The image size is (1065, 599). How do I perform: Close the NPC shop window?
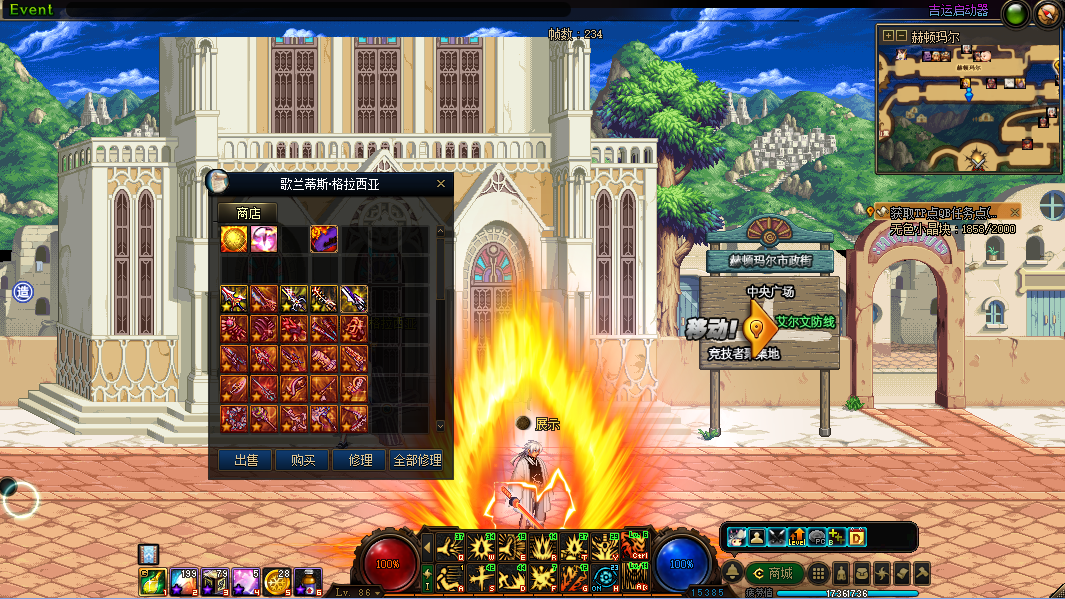pyautogui.click(x=441, y=184)
